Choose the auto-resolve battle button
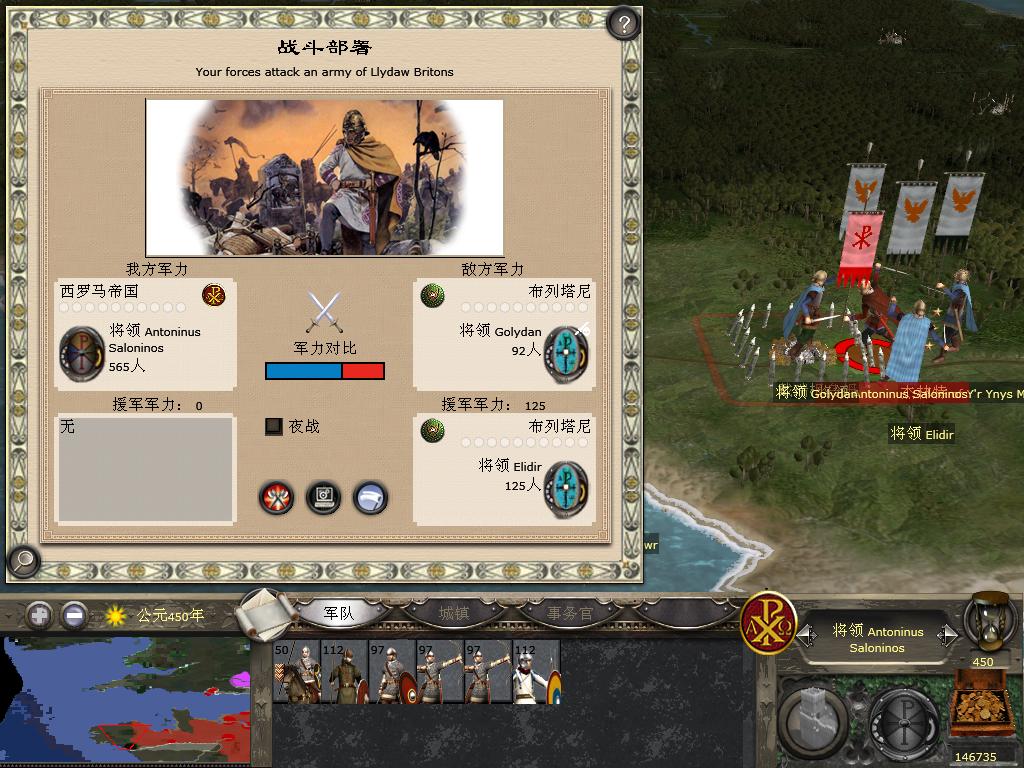 [x=323, y=497]
